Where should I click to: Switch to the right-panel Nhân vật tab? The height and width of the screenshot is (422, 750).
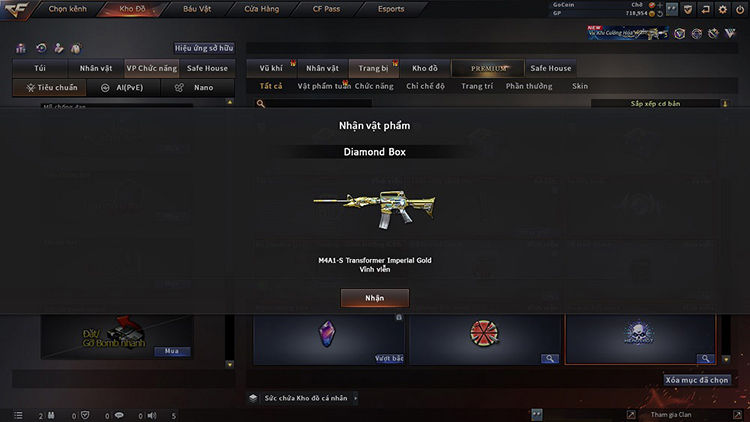point(322,68)
